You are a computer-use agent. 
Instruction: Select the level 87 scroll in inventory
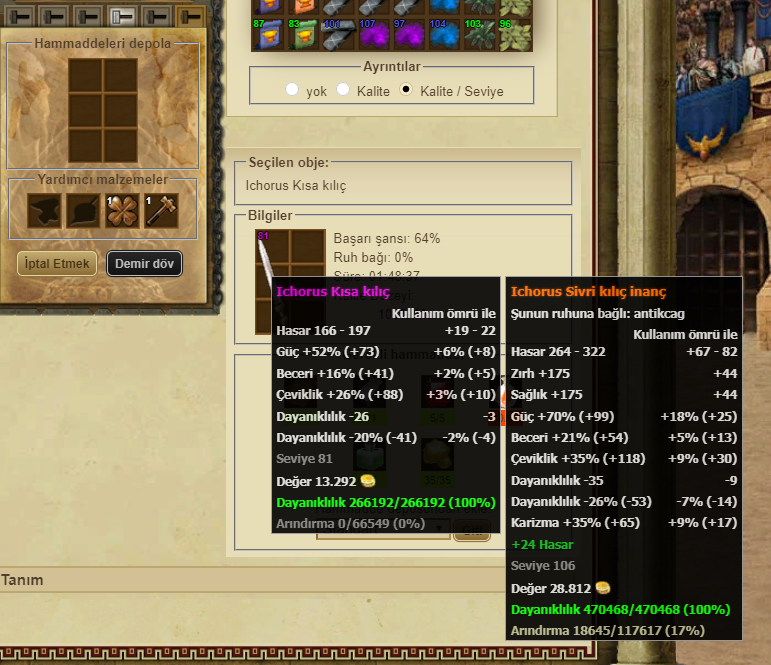[x=269, y=33]
